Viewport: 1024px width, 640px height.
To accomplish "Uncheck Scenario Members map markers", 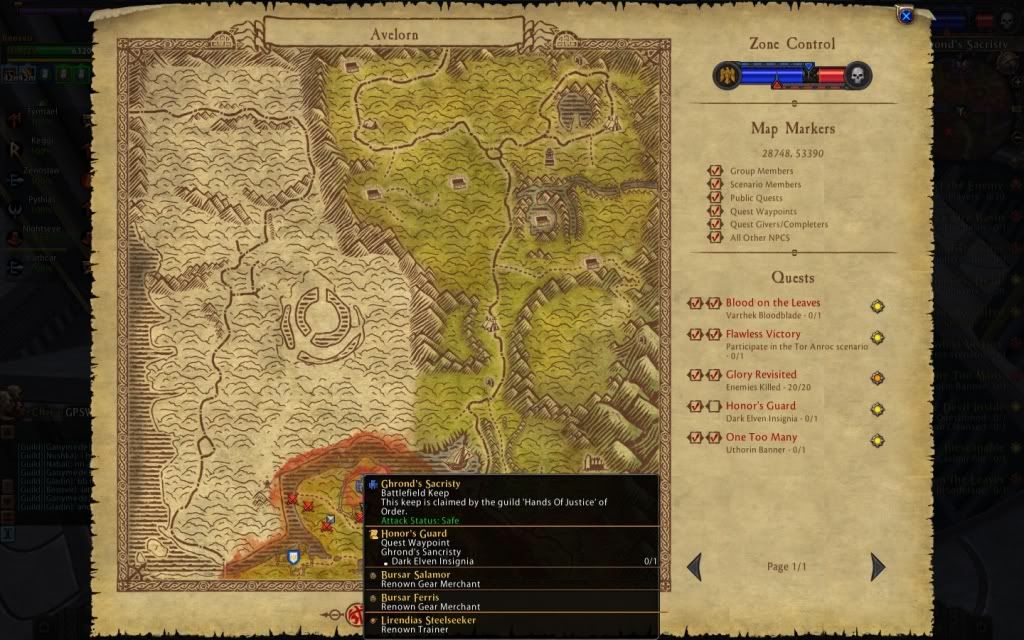I will pyautogui.click(x=715, y=185).
